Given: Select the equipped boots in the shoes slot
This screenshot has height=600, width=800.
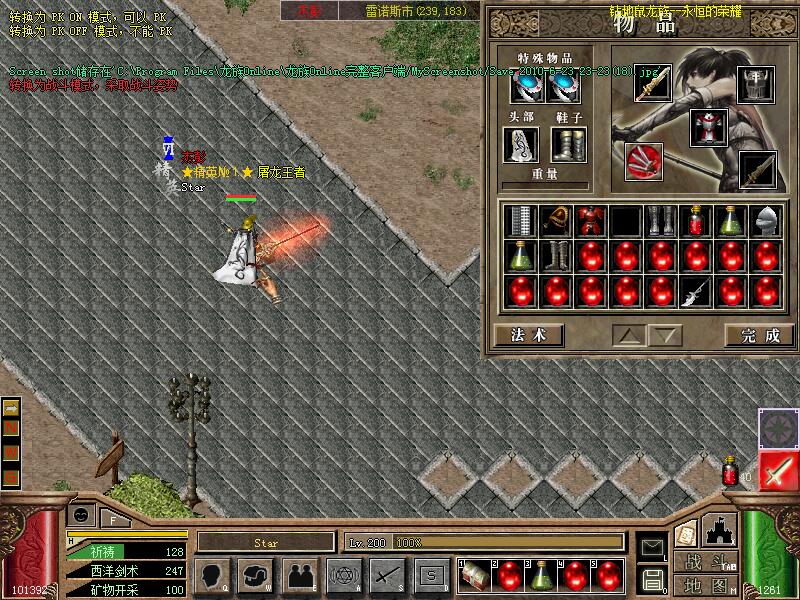Looking at the screenshot, I should 568,144.
